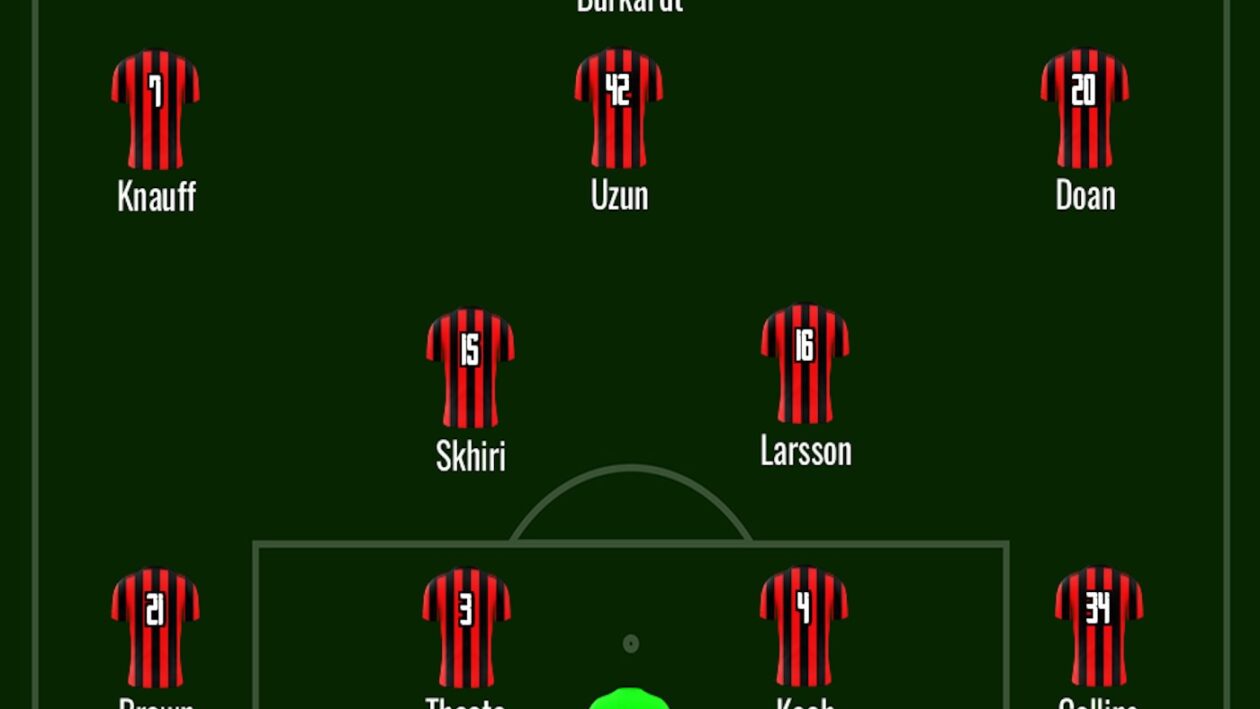Select the number 21 shirt
1260x709 pixels.
point(155,627)
